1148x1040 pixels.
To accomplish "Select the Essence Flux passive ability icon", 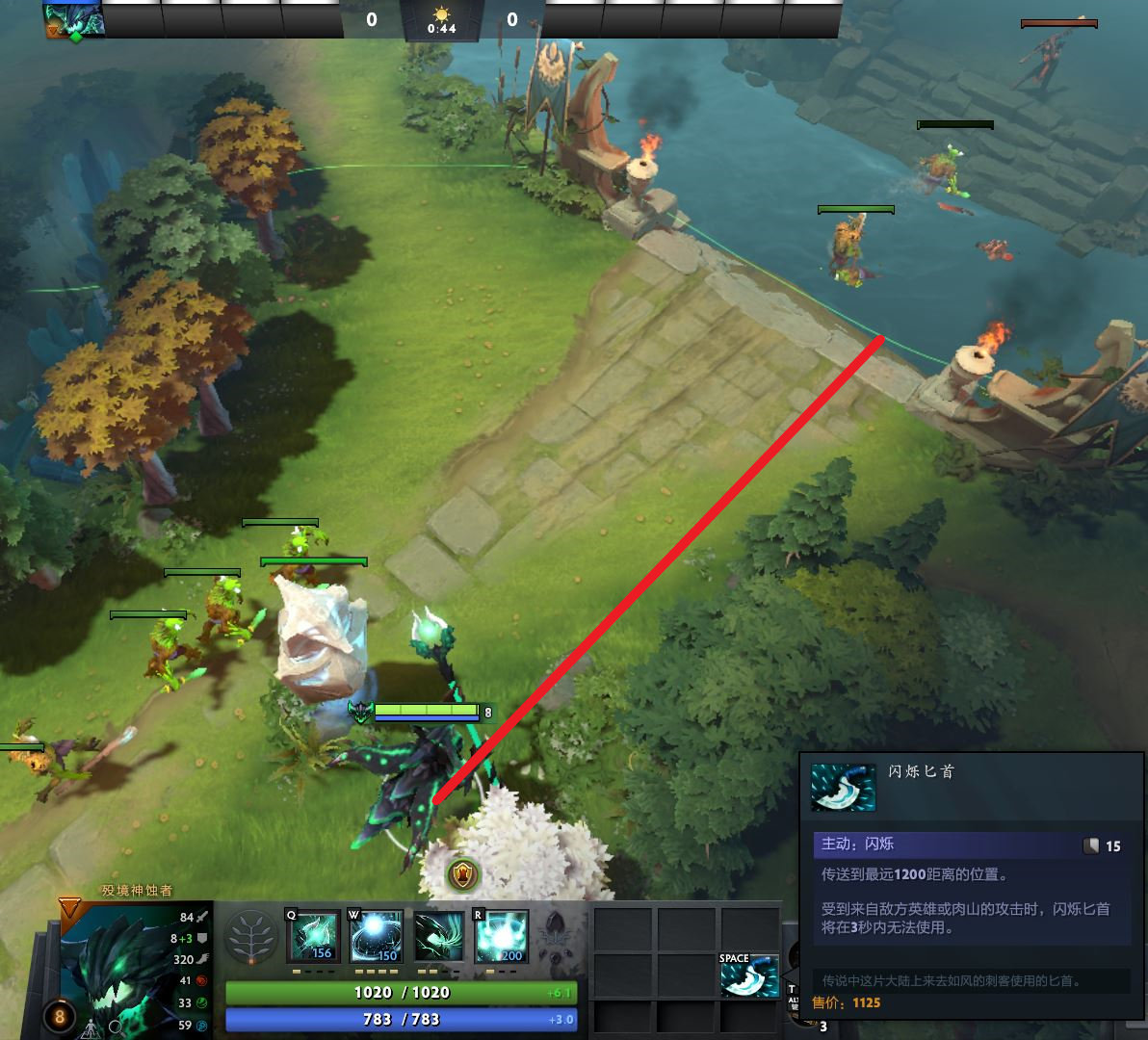I will pos(439,936).
